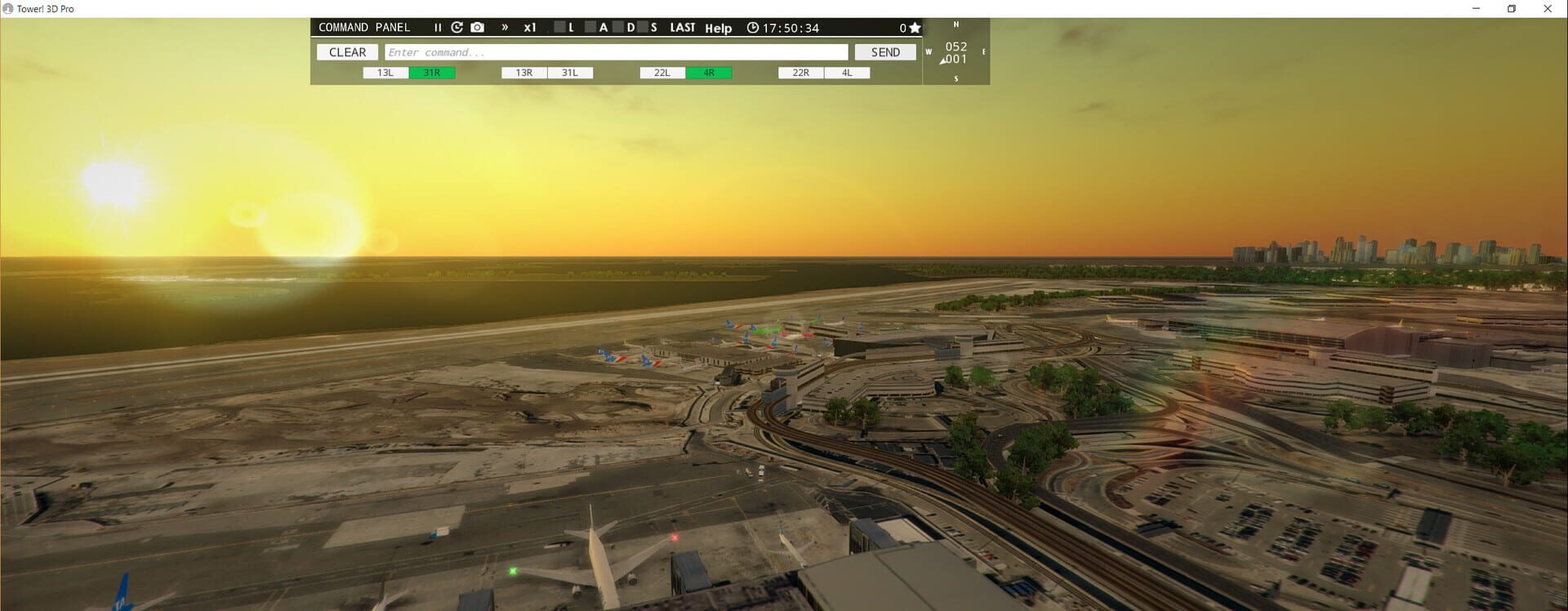1568x611 pixels.
Task: Click the SEND button
Action: pyautogui.click(x=885, y=51)
